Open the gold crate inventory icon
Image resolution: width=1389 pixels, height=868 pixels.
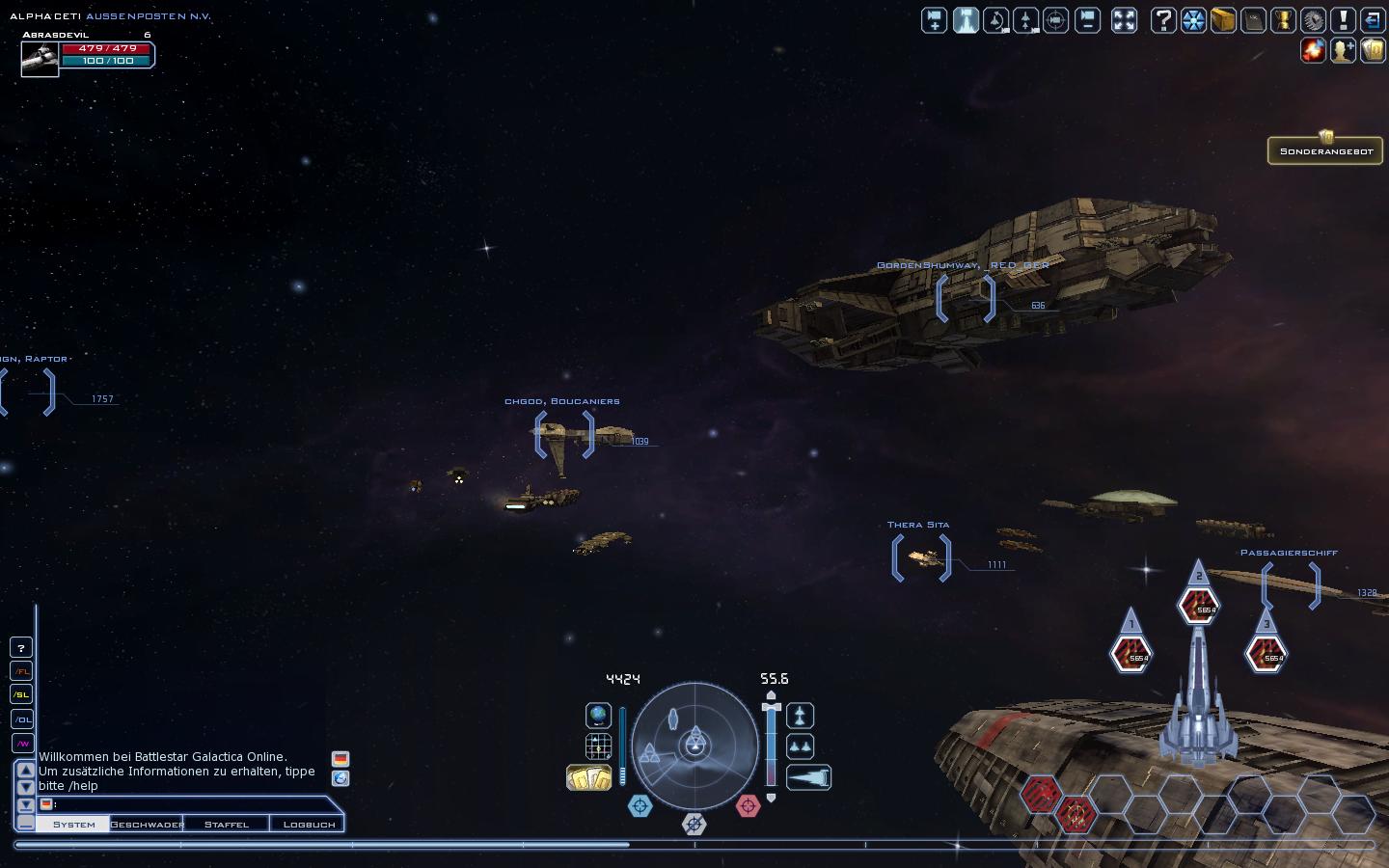tap(1223, 20)
